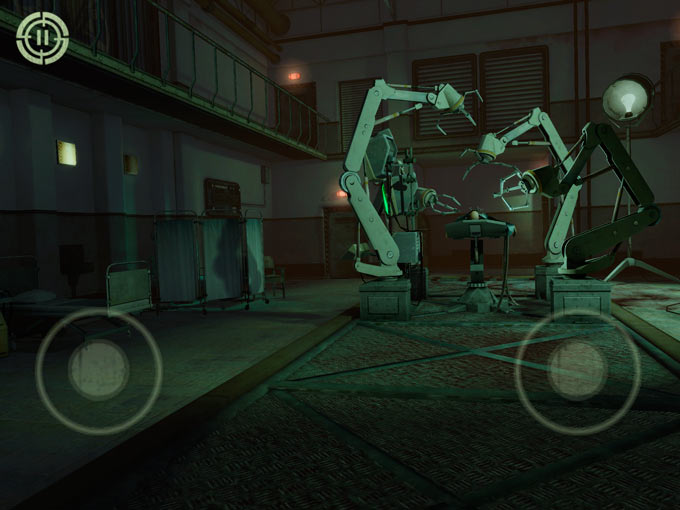Pause the game with the crosshair button

(42, 38)
